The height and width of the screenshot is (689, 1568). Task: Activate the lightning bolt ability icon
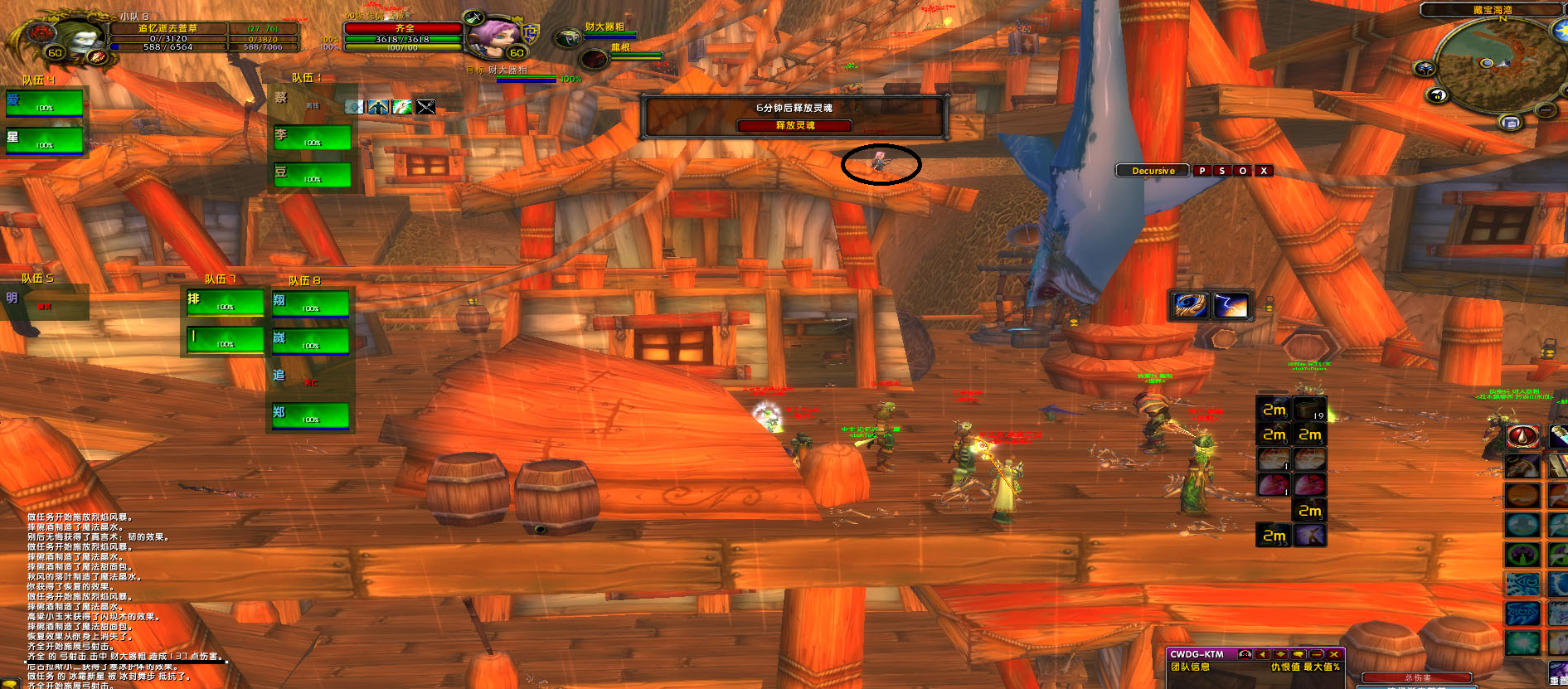click(1231, 306)
